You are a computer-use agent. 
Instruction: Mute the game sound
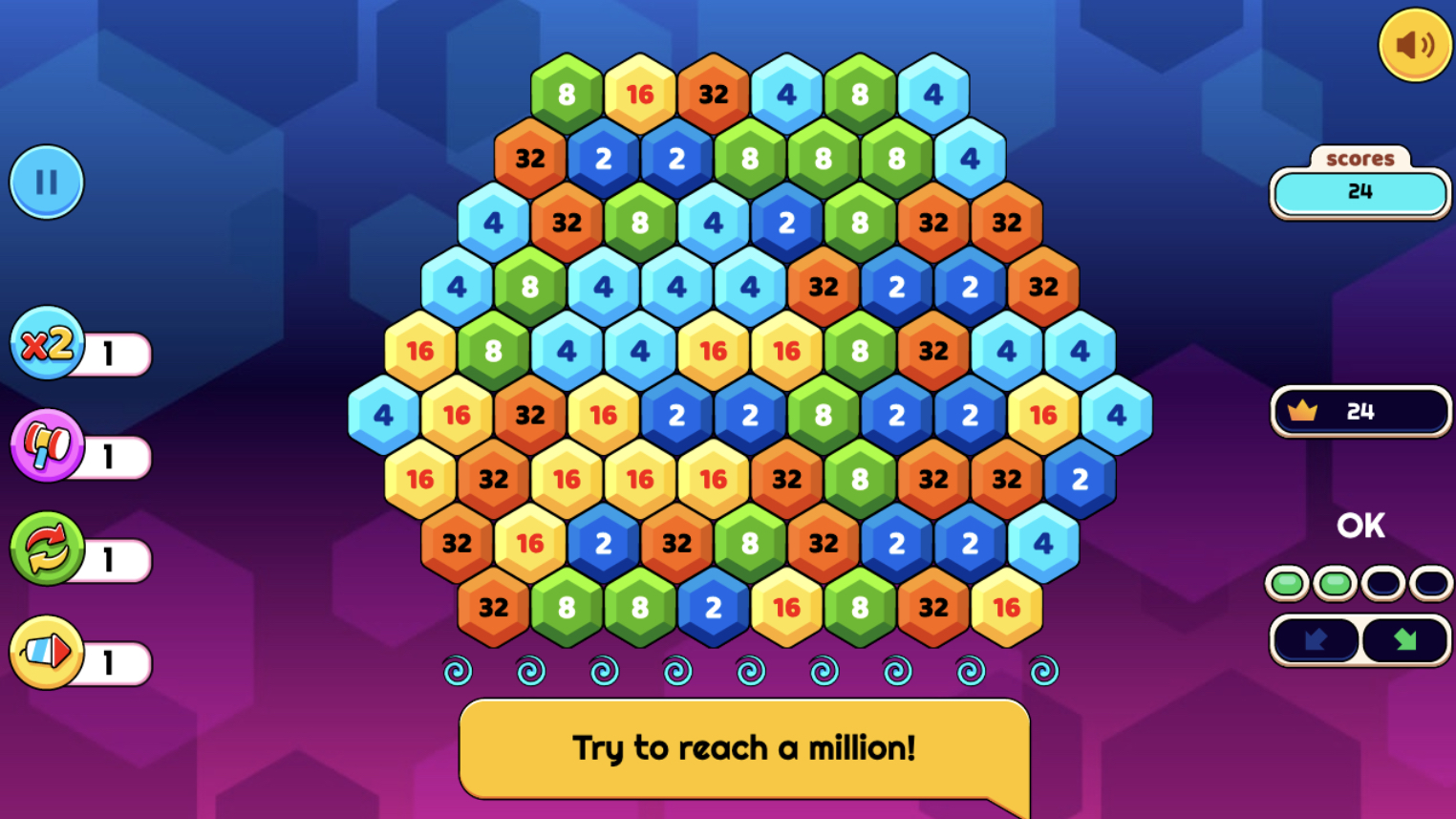click(1414, 43)
